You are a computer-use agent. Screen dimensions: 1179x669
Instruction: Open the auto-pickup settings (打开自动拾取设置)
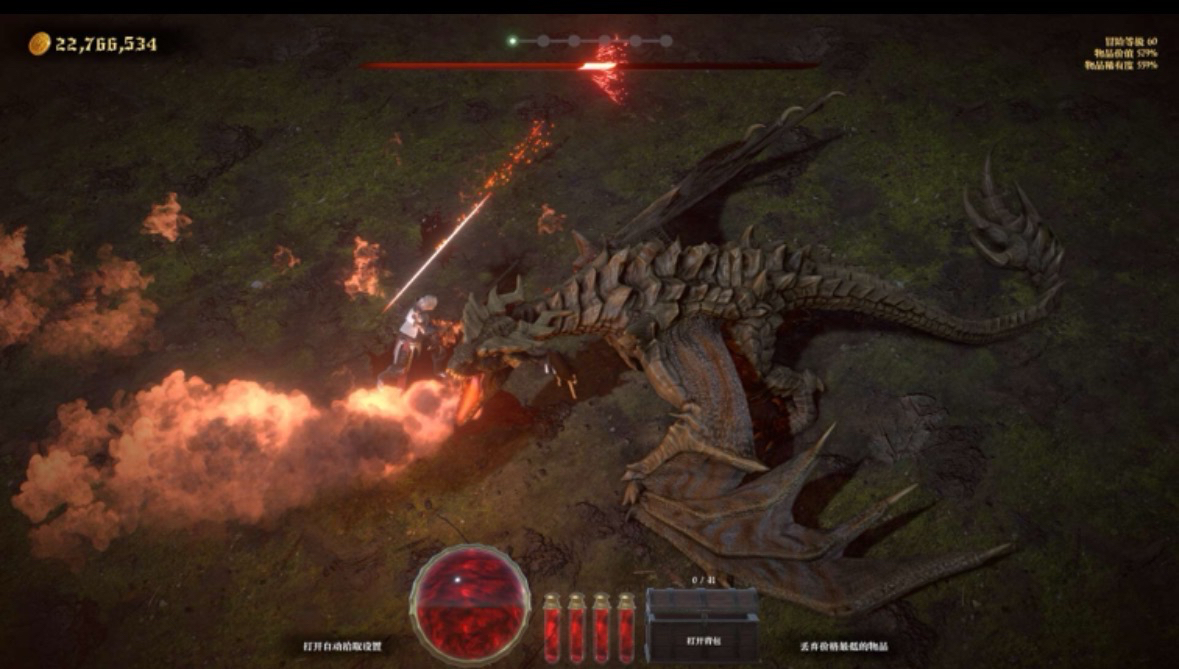click(x=343, y=647)
